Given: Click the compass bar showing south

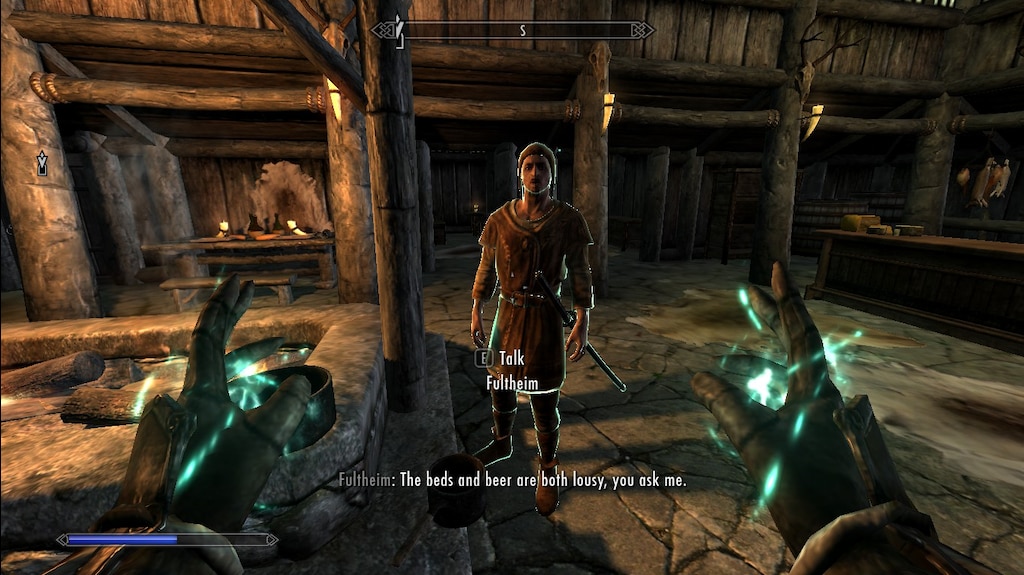Looking at the screenshot, I should [511, 30].
